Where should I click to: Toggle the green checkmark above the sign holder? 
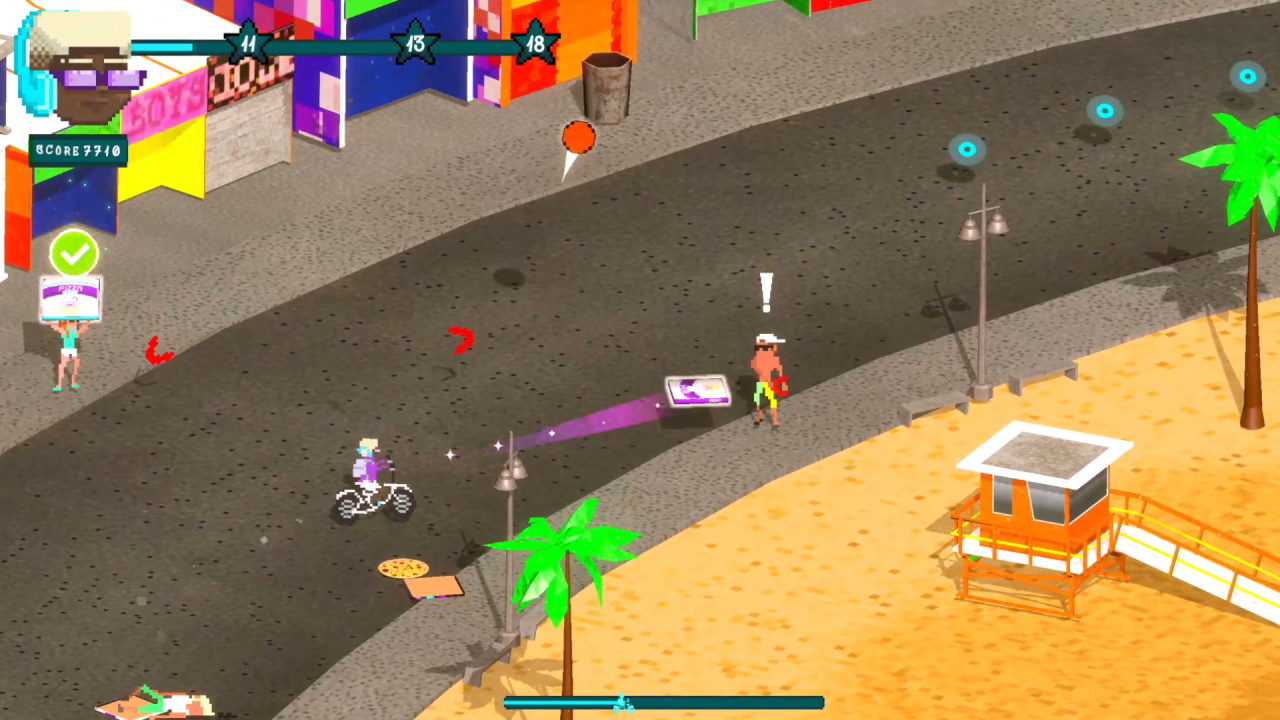coord(74,254)
